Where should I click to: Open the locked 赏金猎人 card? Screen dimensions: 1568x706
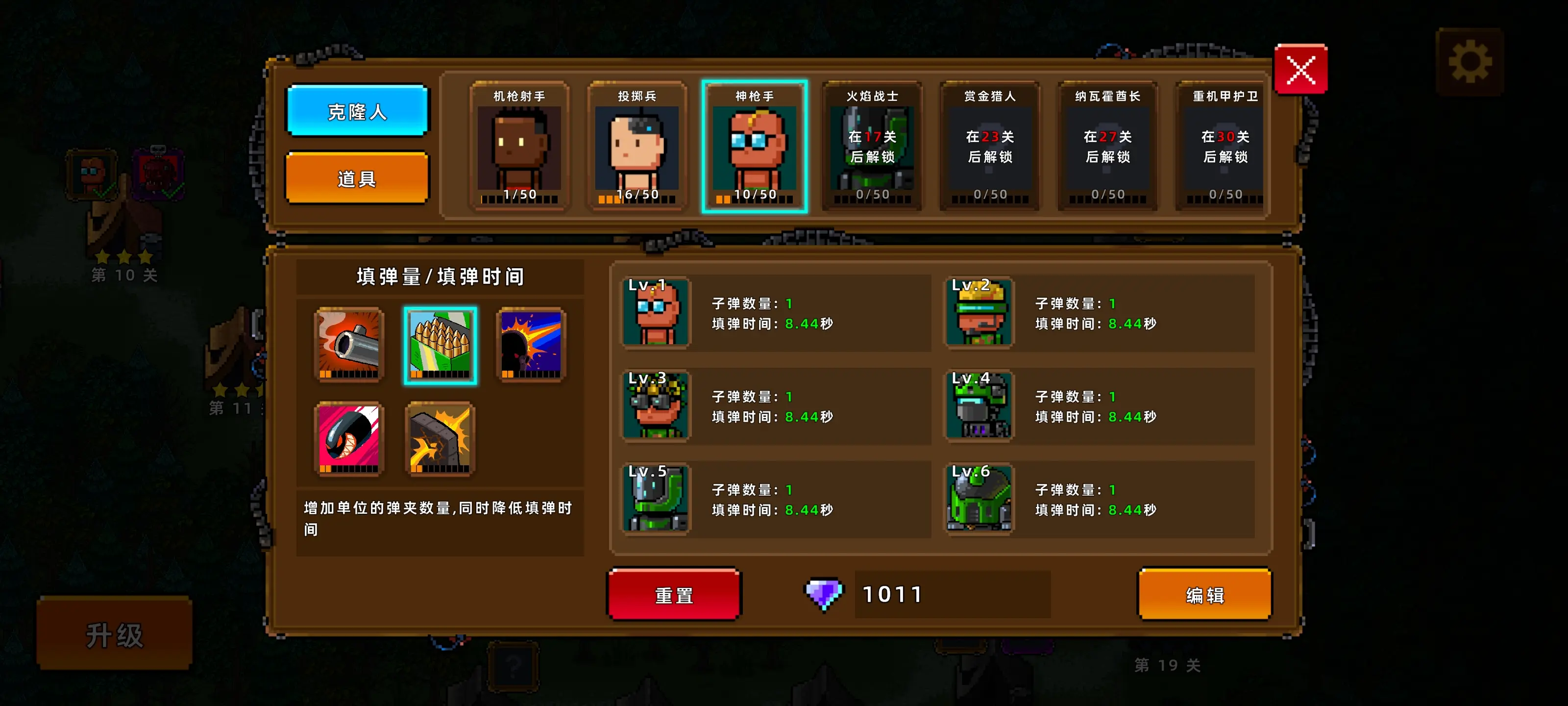coord(990,146)
